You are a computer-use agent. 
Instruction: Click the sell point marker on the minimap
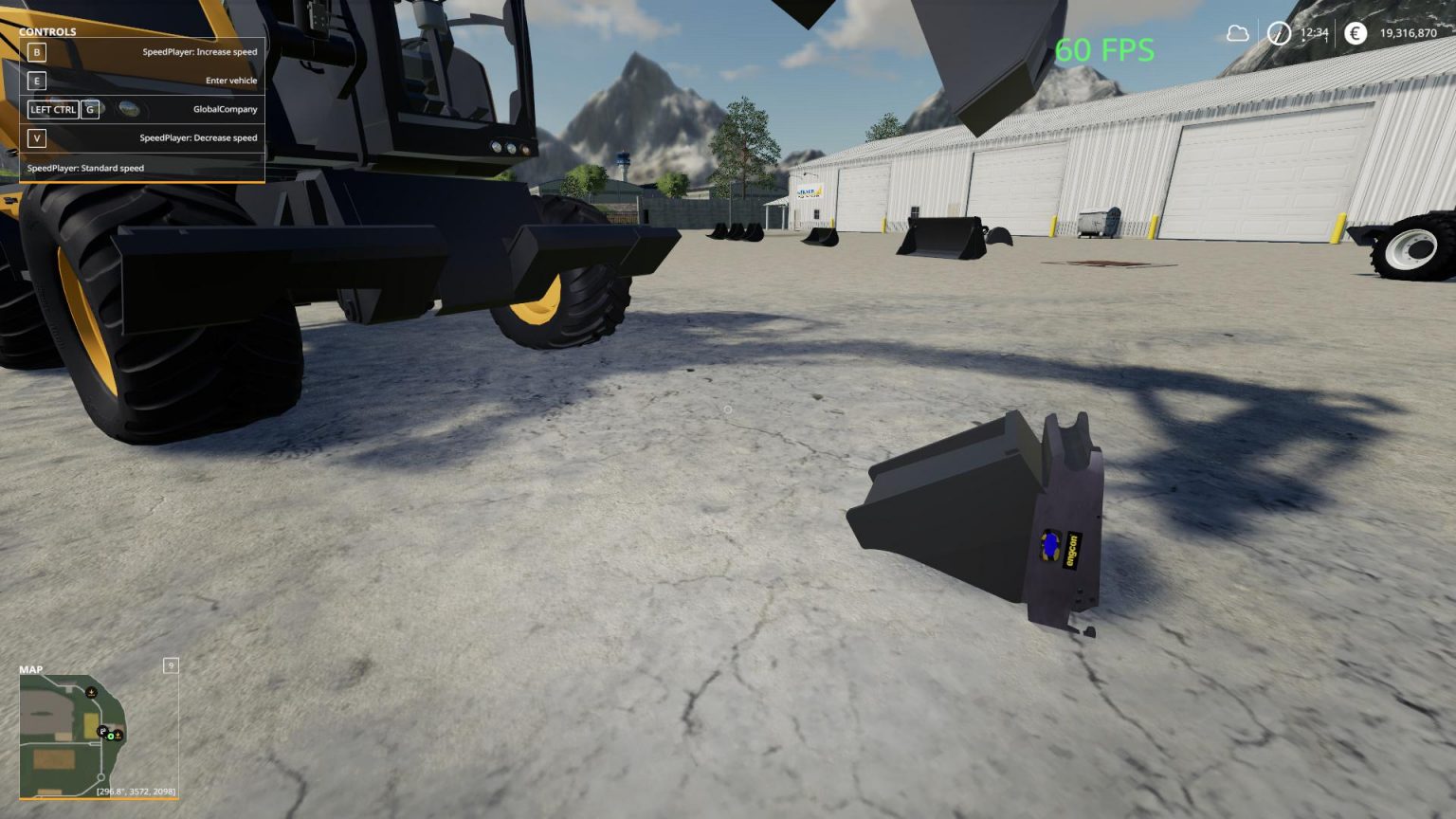pos(91,692)
